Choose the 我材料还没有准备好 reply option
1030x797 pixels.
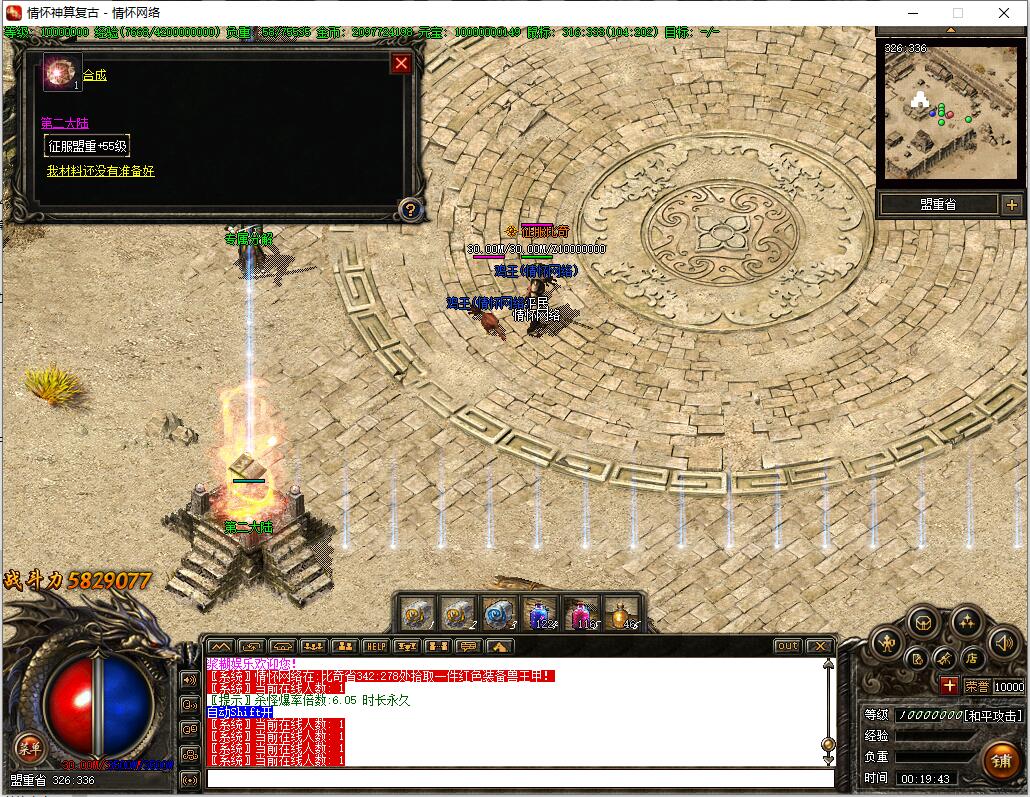100,171
